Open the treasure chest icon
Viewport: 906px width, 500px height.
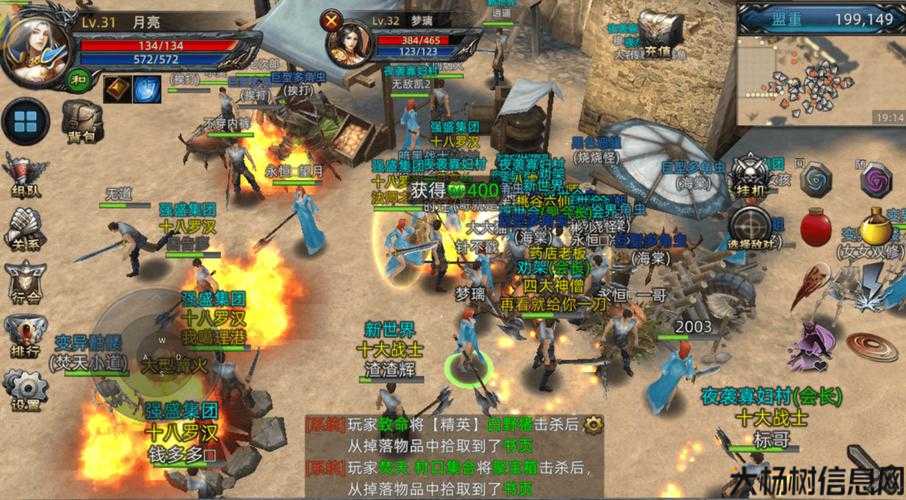tap(657, 30)
